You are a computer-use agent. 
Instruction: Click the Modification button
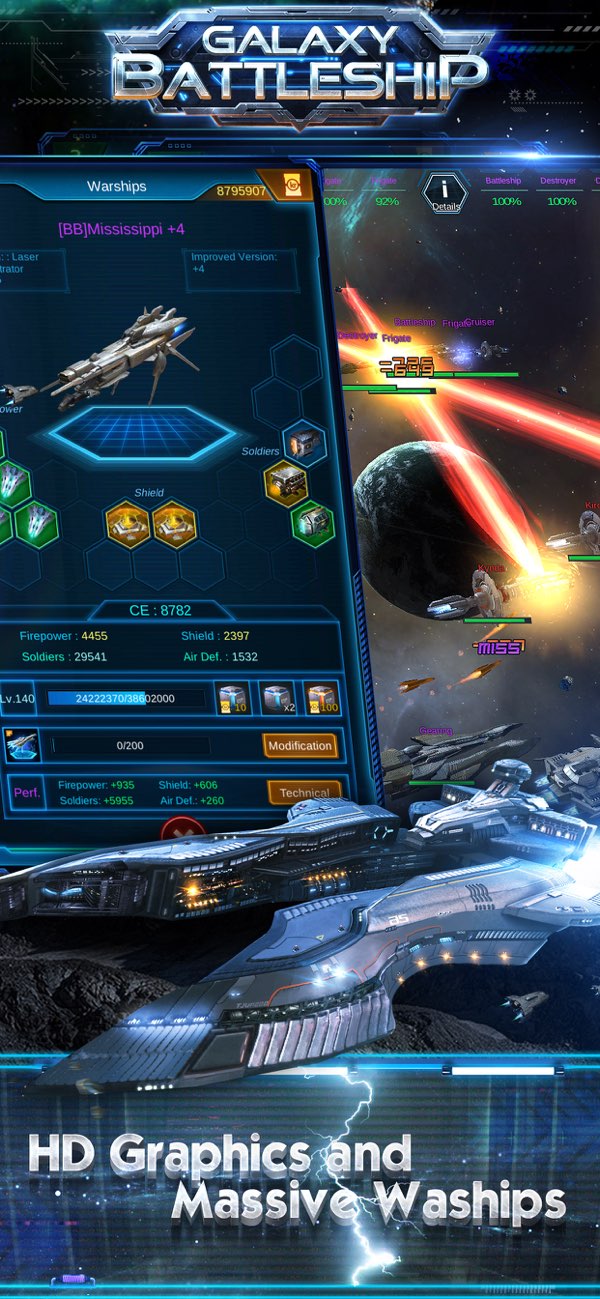(x=299, y=745)
